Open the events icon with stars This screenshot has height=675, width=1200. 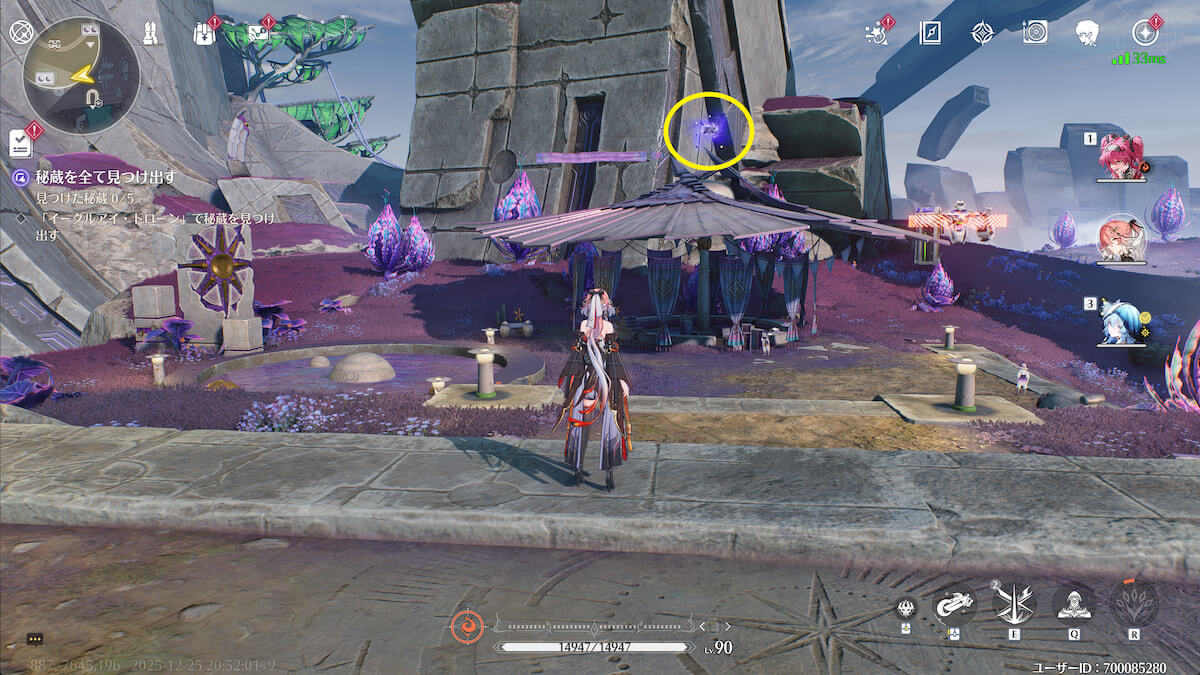pyautogui.click(x=875, y=33)
